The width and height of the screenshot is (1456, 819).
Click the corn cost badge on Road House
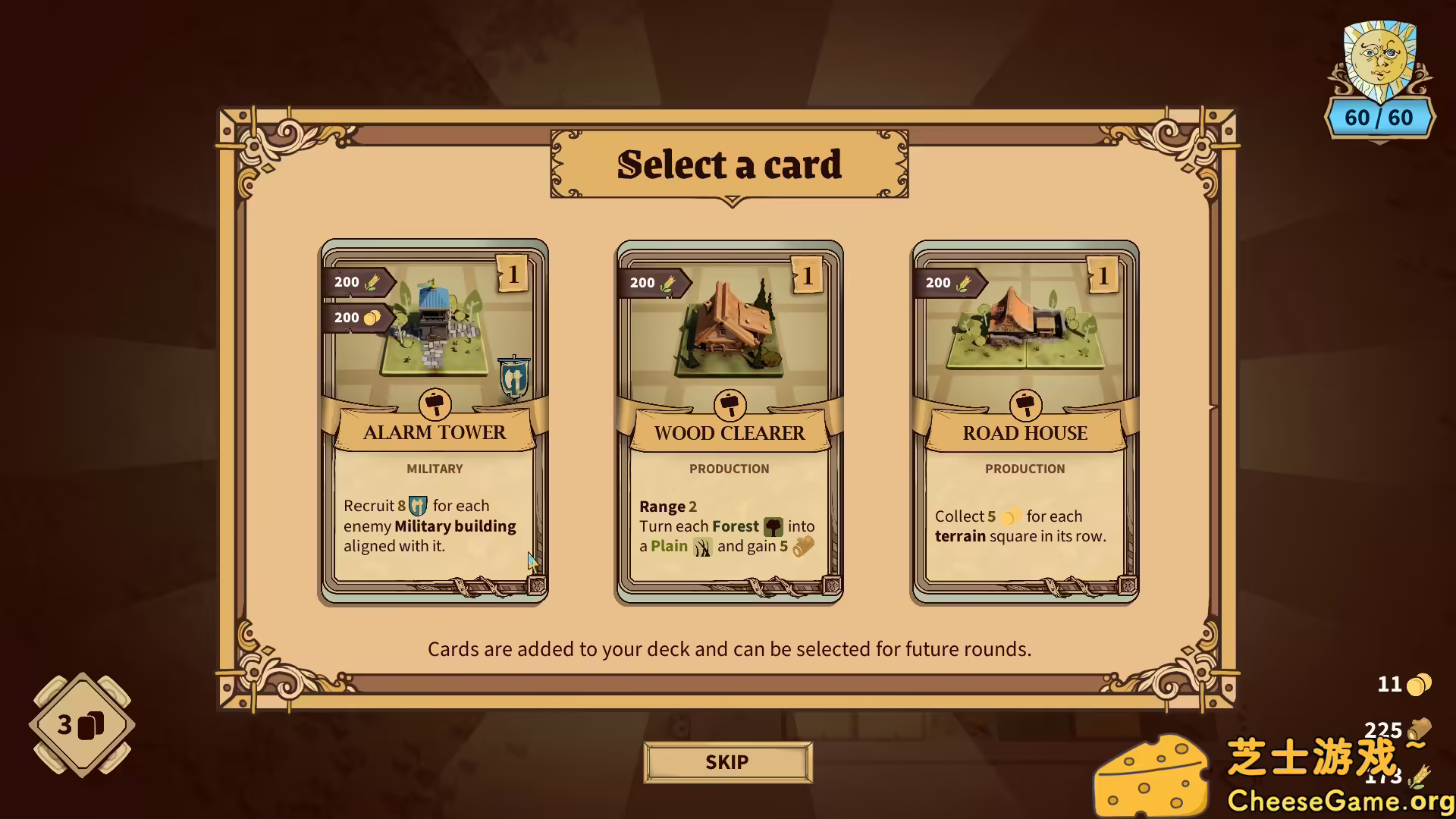click(949, 283)
